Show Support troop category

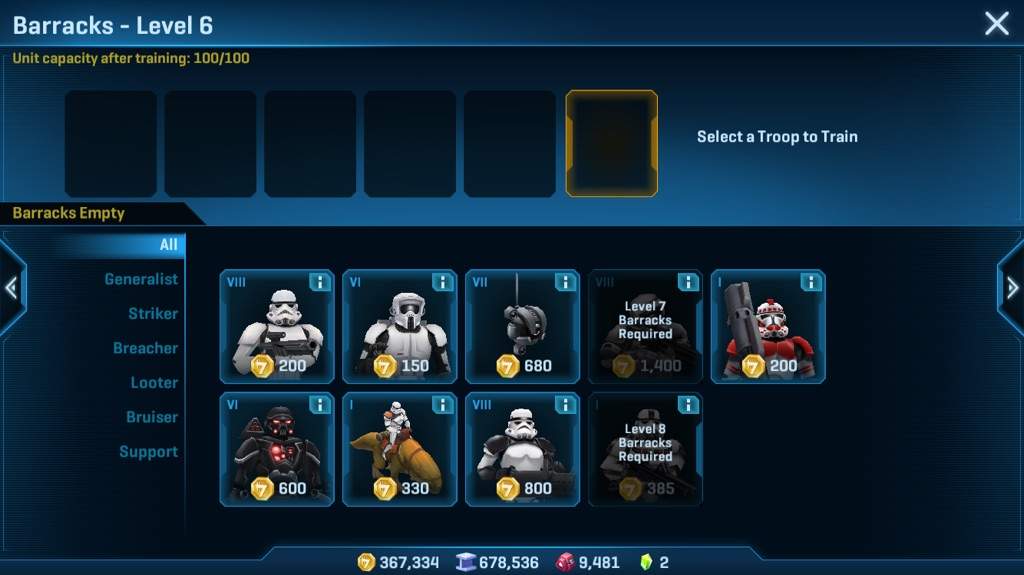point(148,451)
